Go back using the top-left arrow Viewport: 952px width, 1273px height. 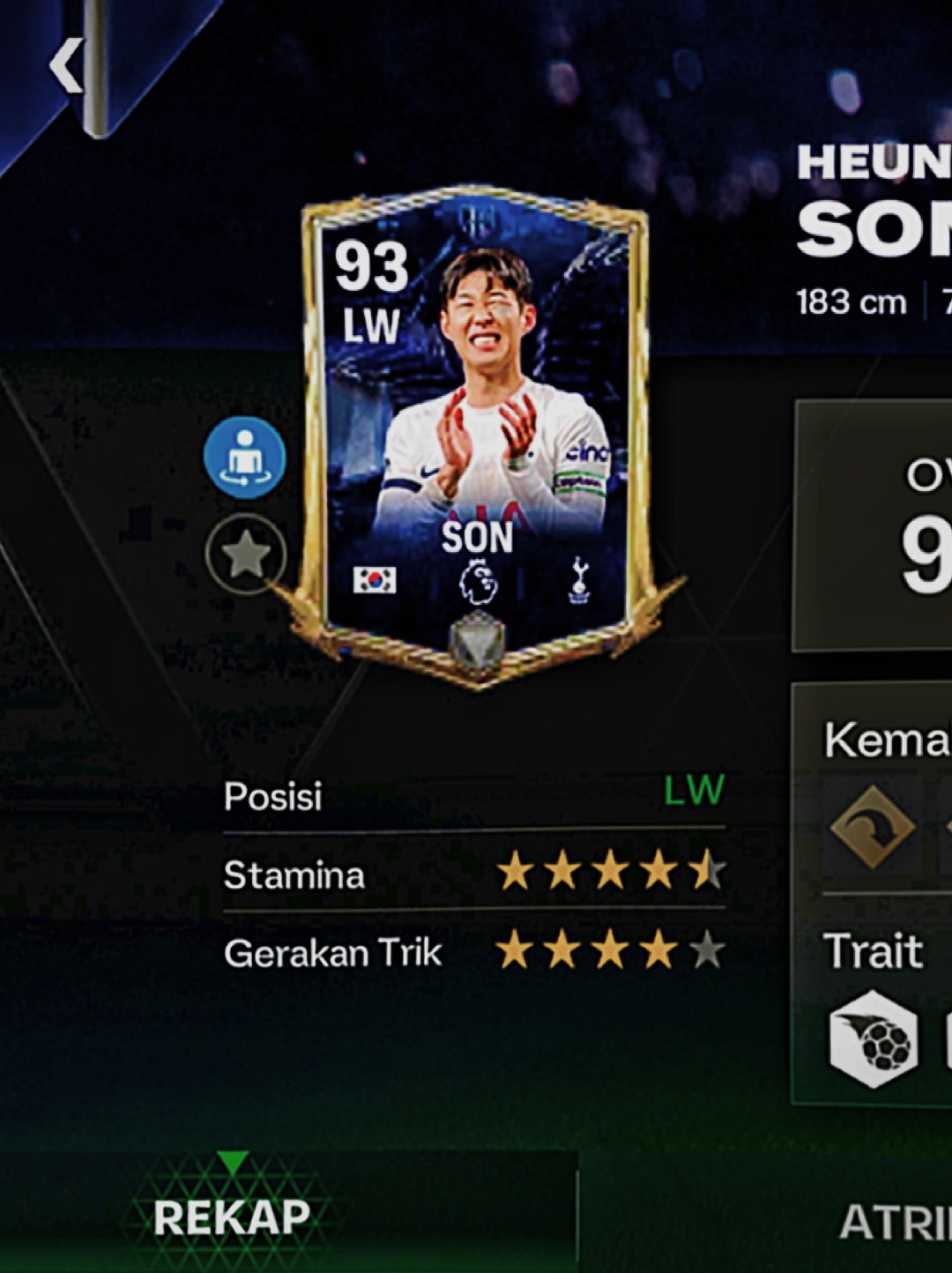point(65,65)
